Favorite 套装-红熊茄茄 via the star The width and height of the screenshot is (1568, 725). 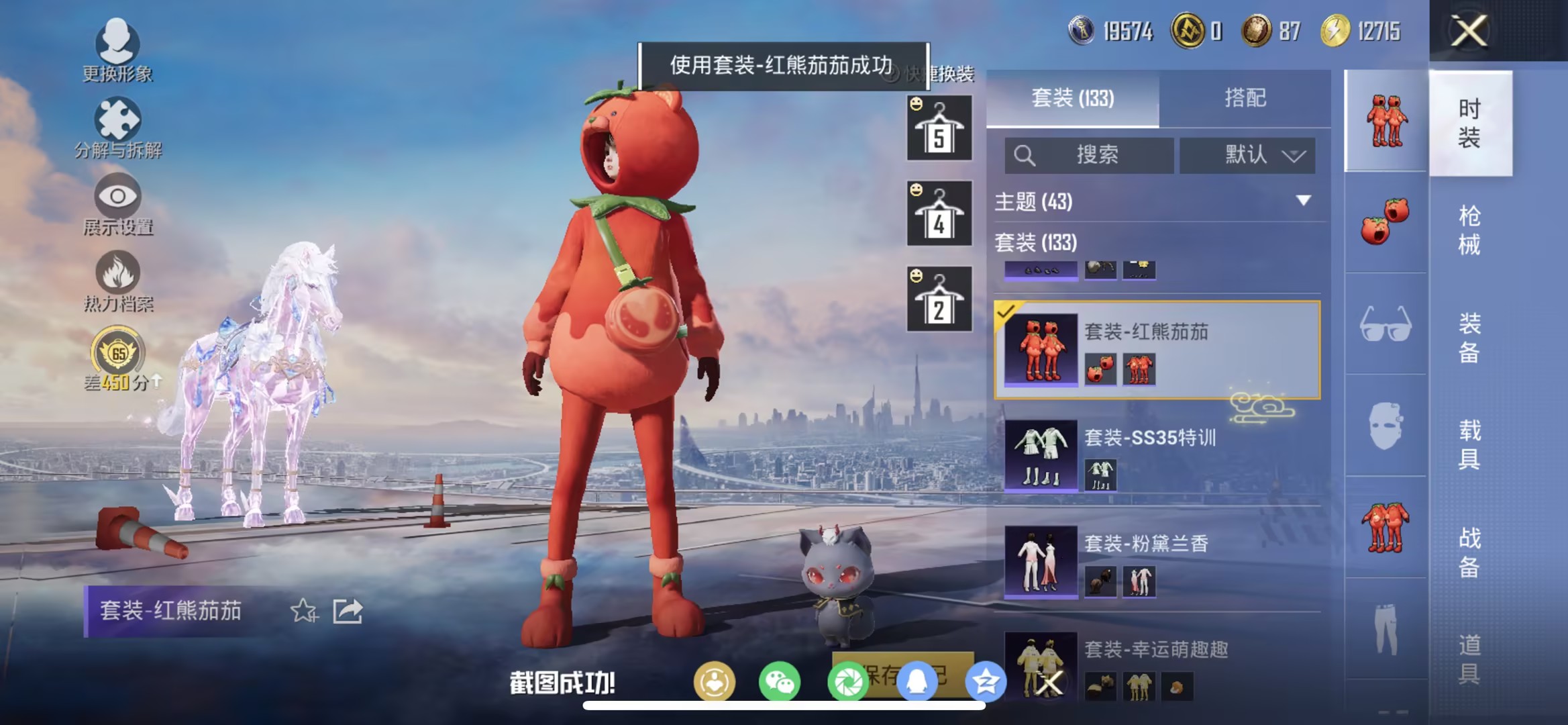pyautogui.click(x=303, y=611)
